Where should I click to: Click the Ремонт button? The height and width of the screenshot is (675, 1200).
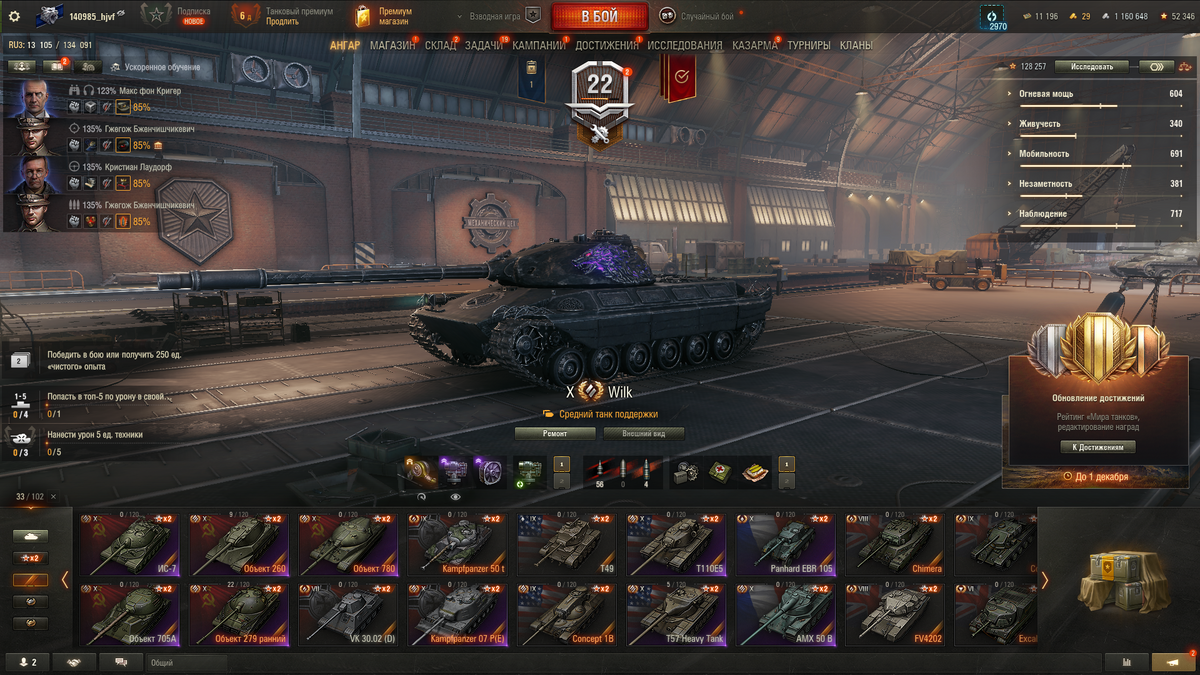pos(555,434)
